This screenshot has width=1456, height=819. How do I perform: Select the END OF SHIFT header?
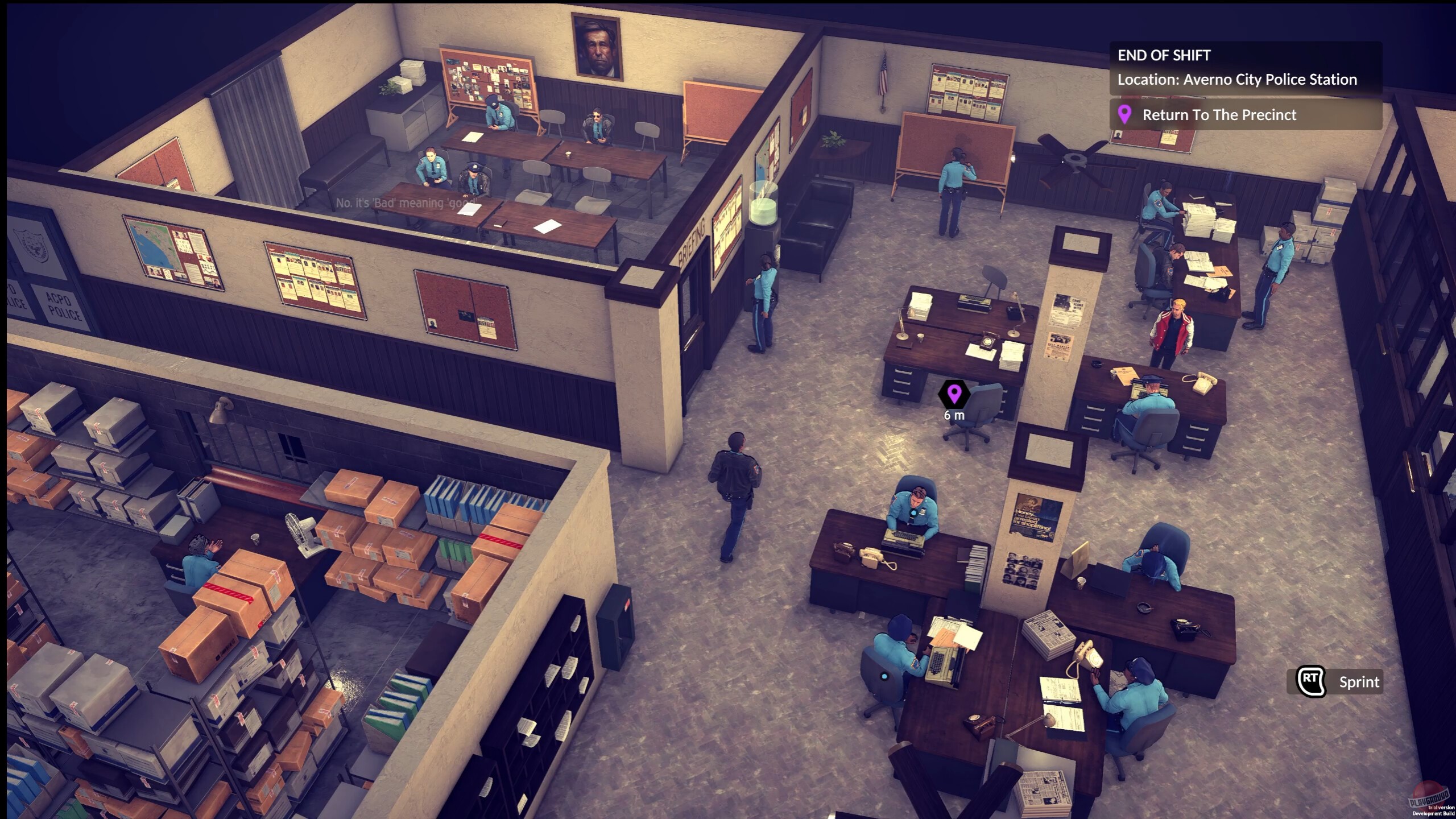point(1163,56)
